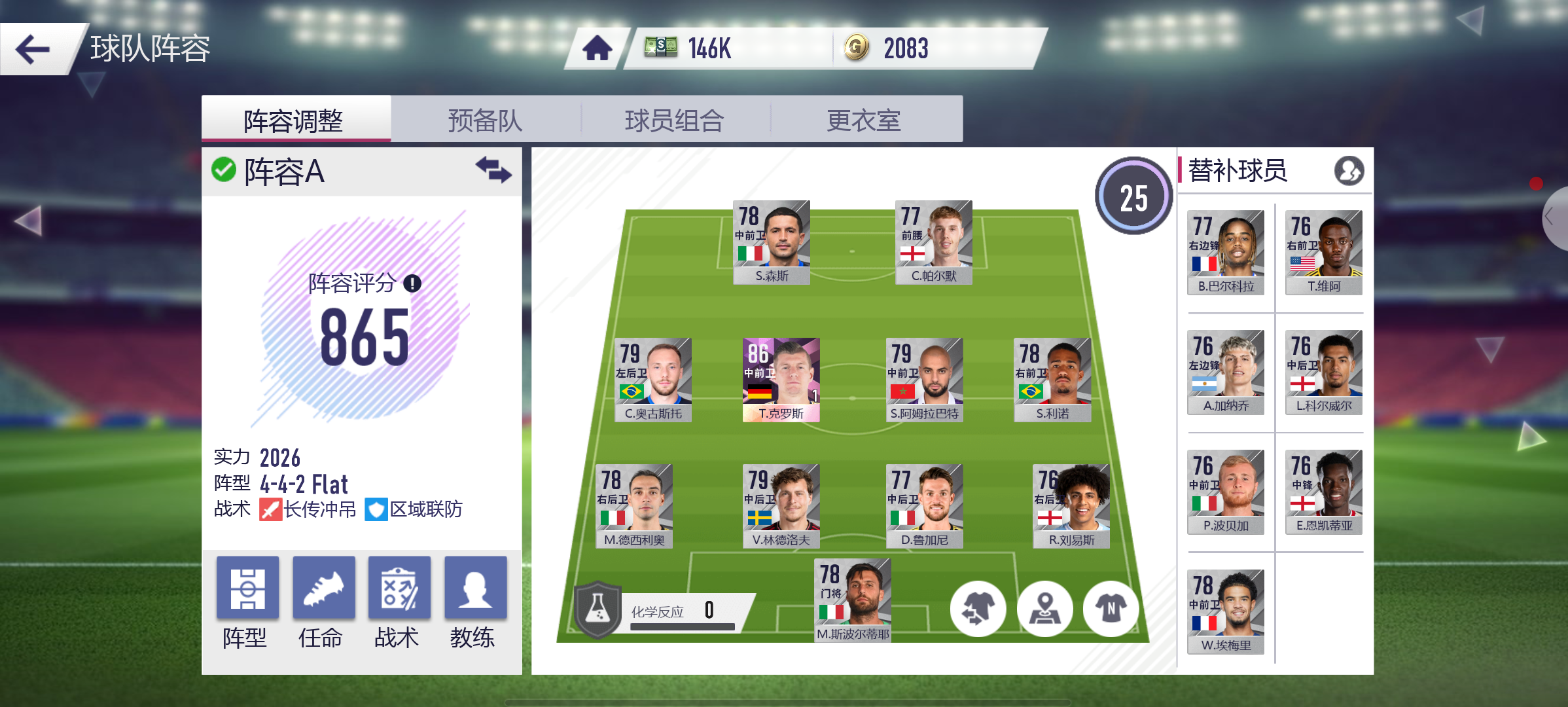Pick substitute B.巴尔科拉 card
This screenshot has width=1568, height=707.
click(x=1226, y=252)
